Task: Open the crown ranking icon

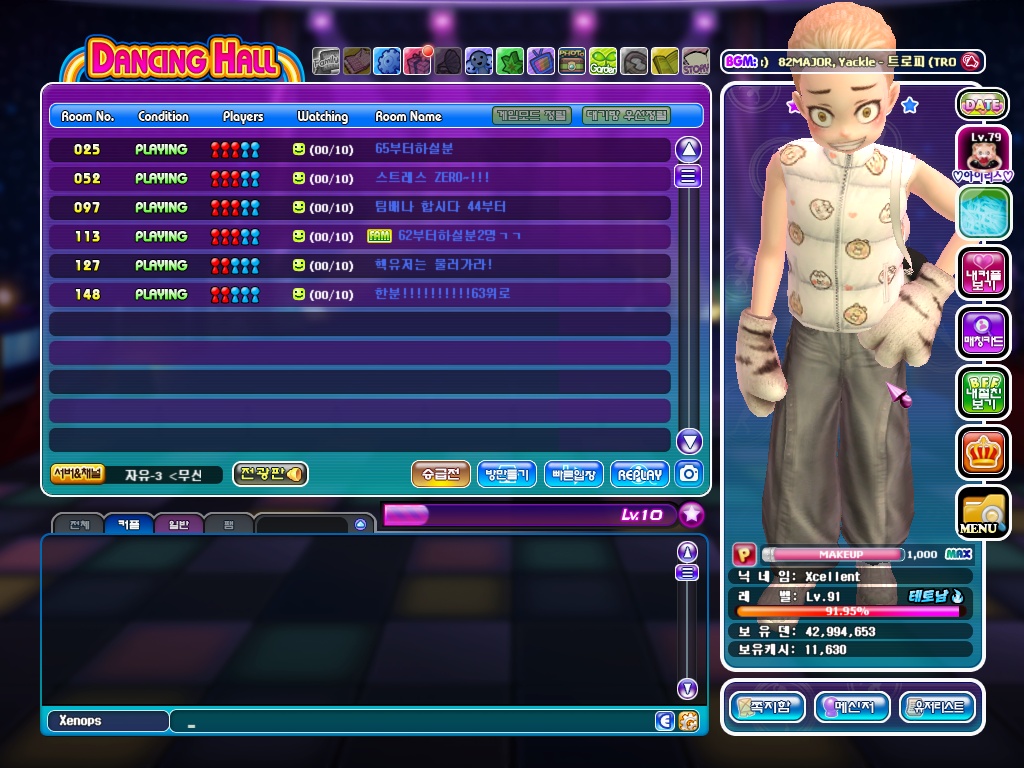Action: pos(982,452)
